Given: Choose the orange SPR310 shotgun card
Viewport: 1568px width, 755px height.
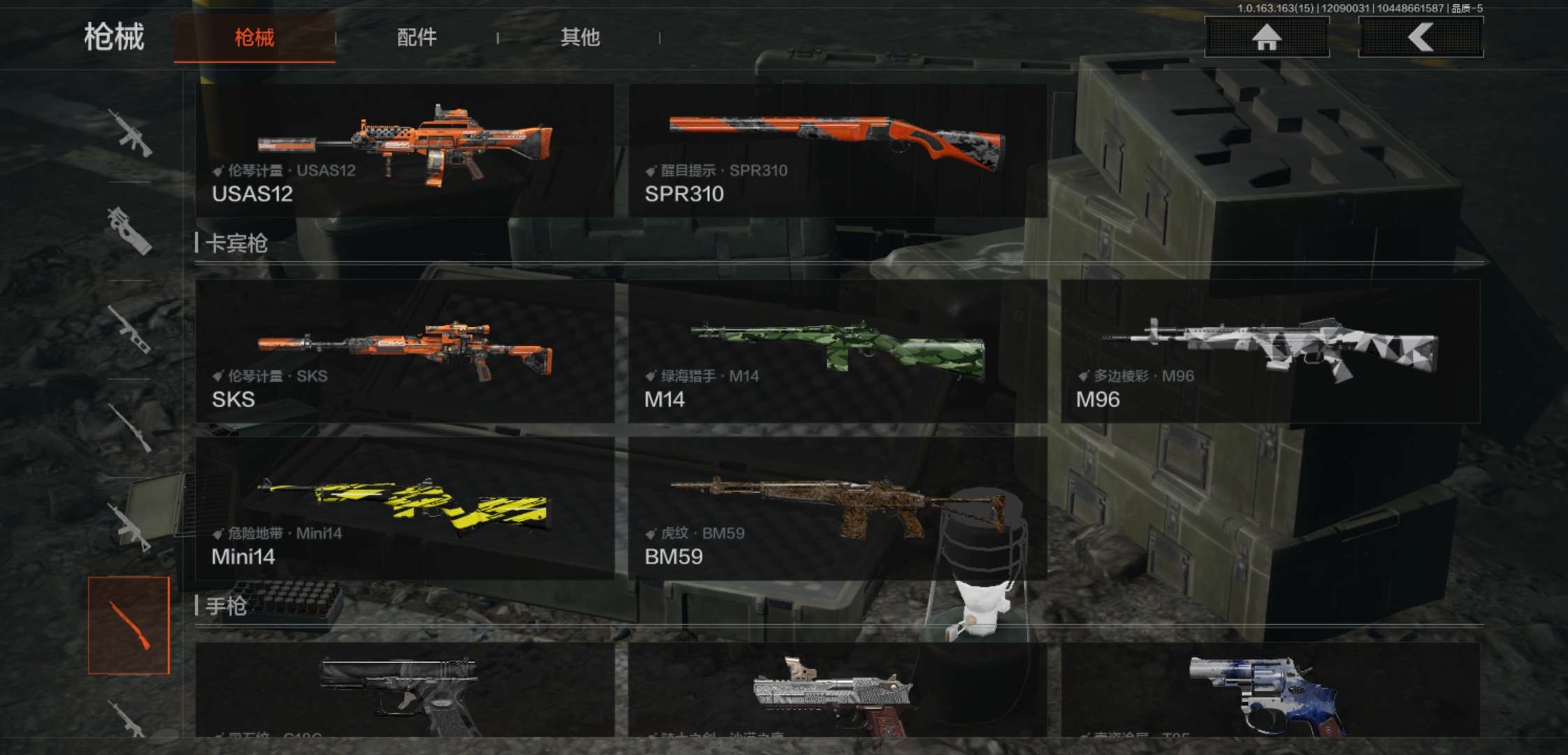Looking at the screenshot, I should click(x=837, y=150).
